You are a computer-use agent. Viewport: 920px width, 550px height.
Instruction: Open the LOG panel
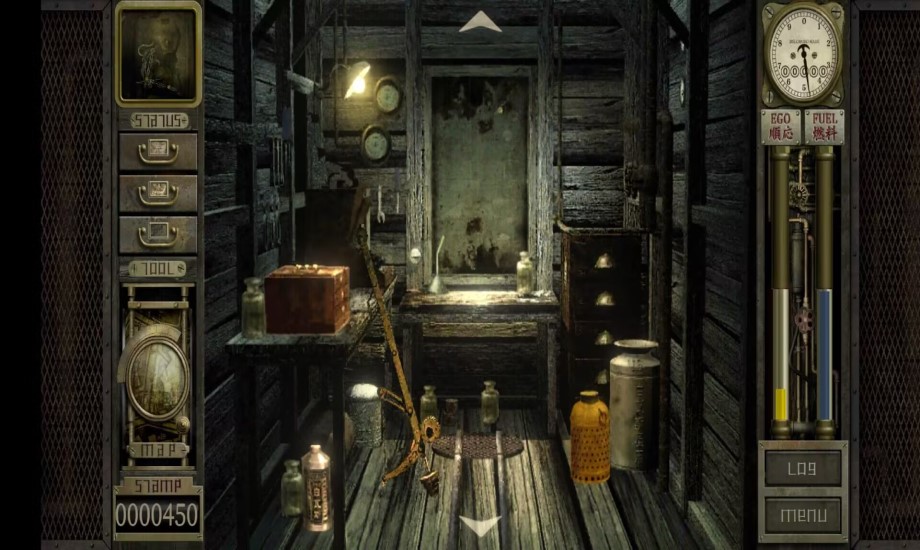(x=803, y=468)
